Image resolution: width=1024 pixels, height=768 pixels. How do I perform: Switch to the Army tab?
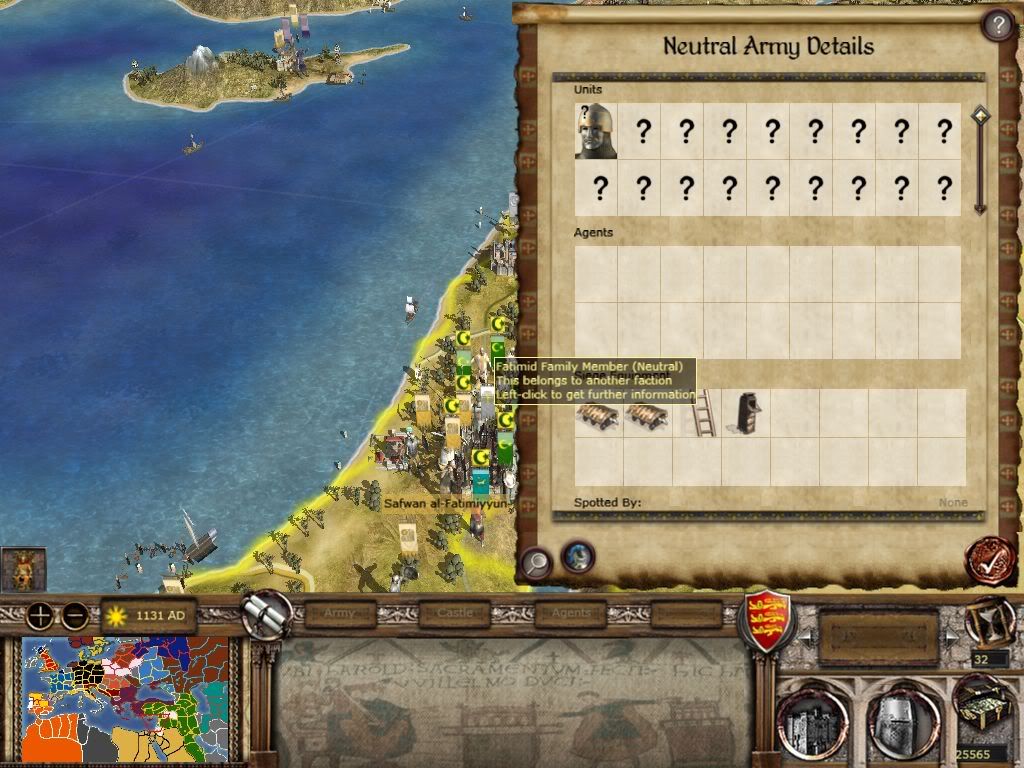(340, 613)
